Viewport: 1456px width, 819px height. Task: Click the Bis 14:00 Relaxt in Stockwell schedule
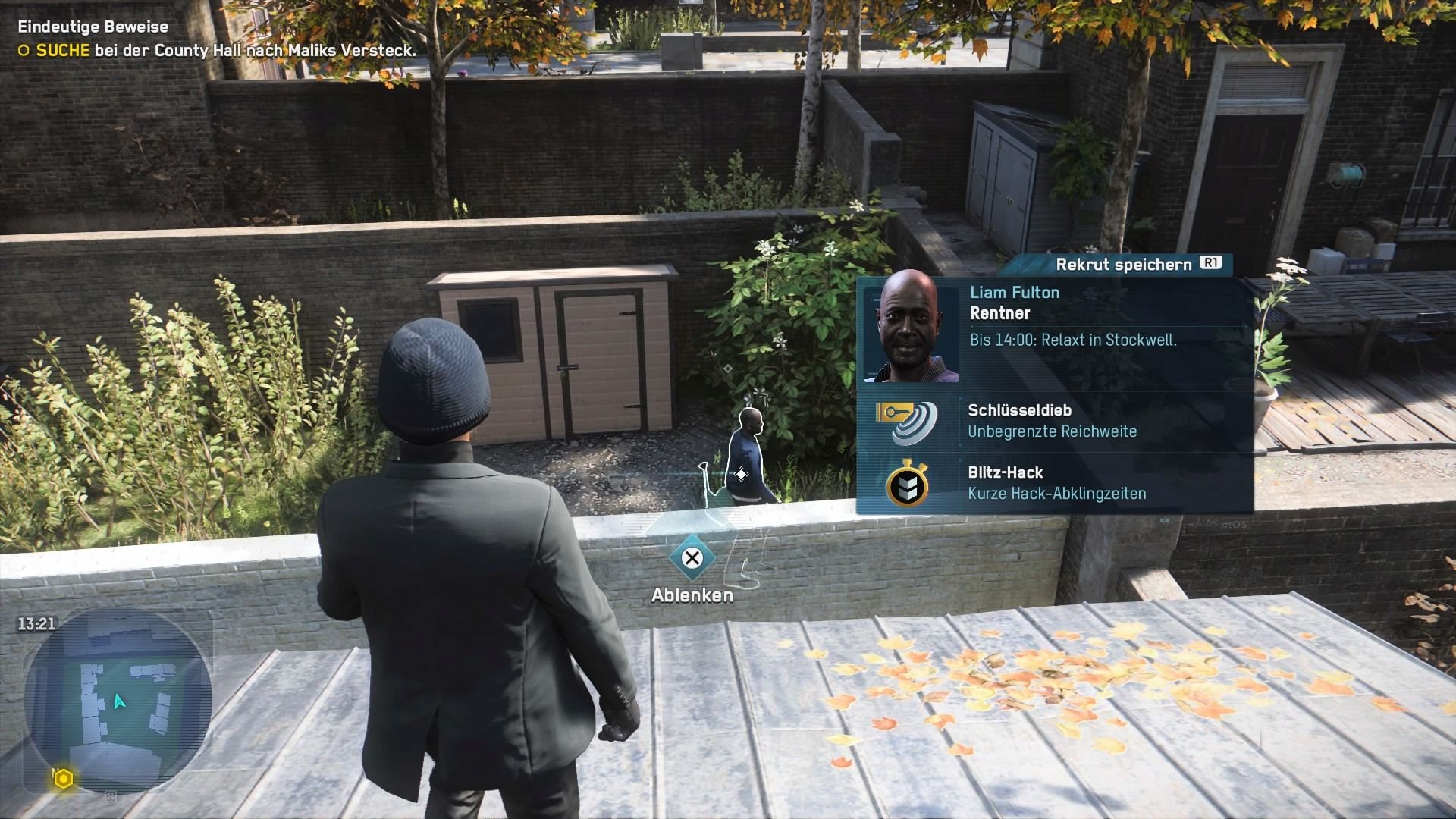pos(1075,340)
